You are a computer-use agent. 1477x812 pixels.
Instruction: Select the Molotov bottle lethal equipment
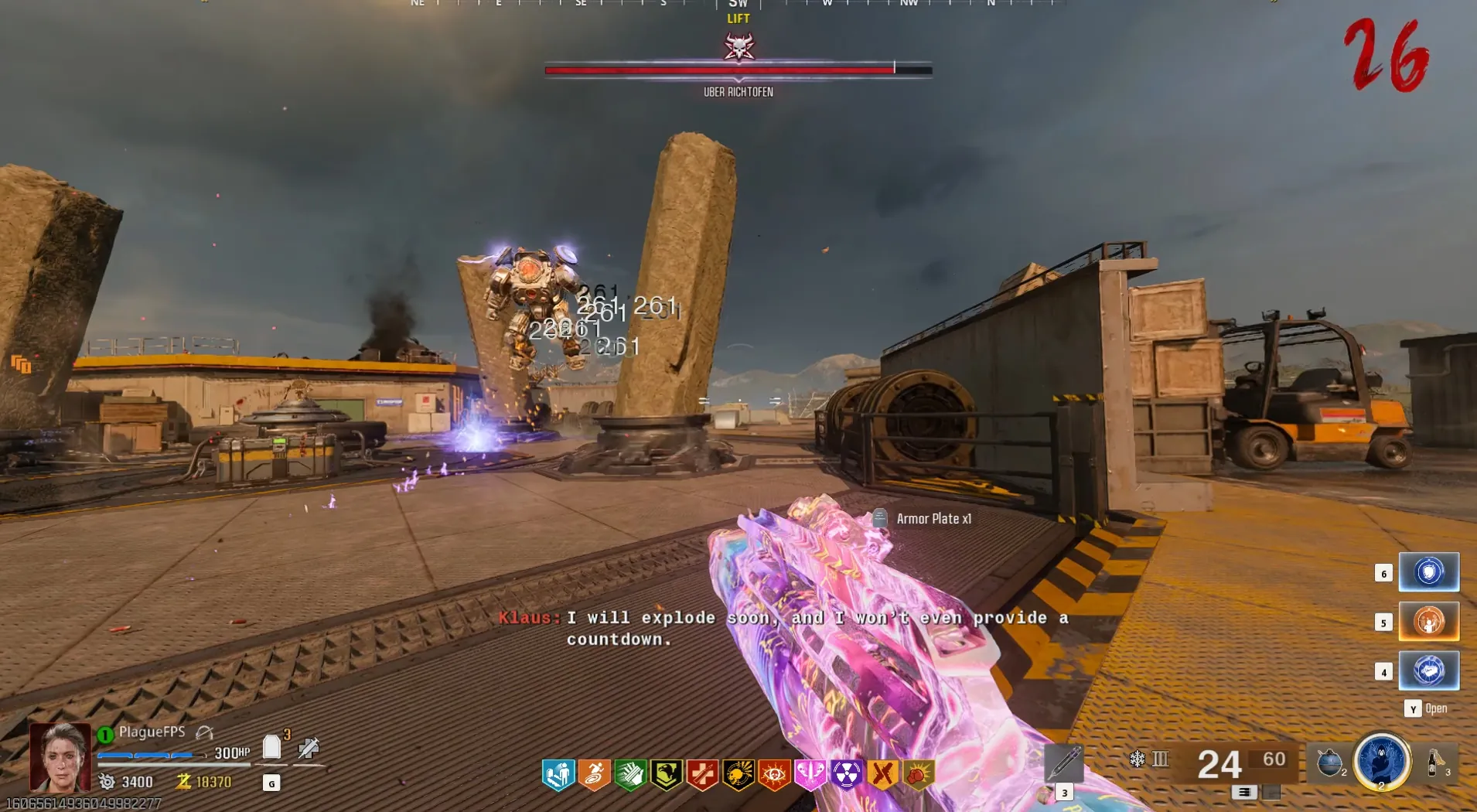tap(1435, 763)
